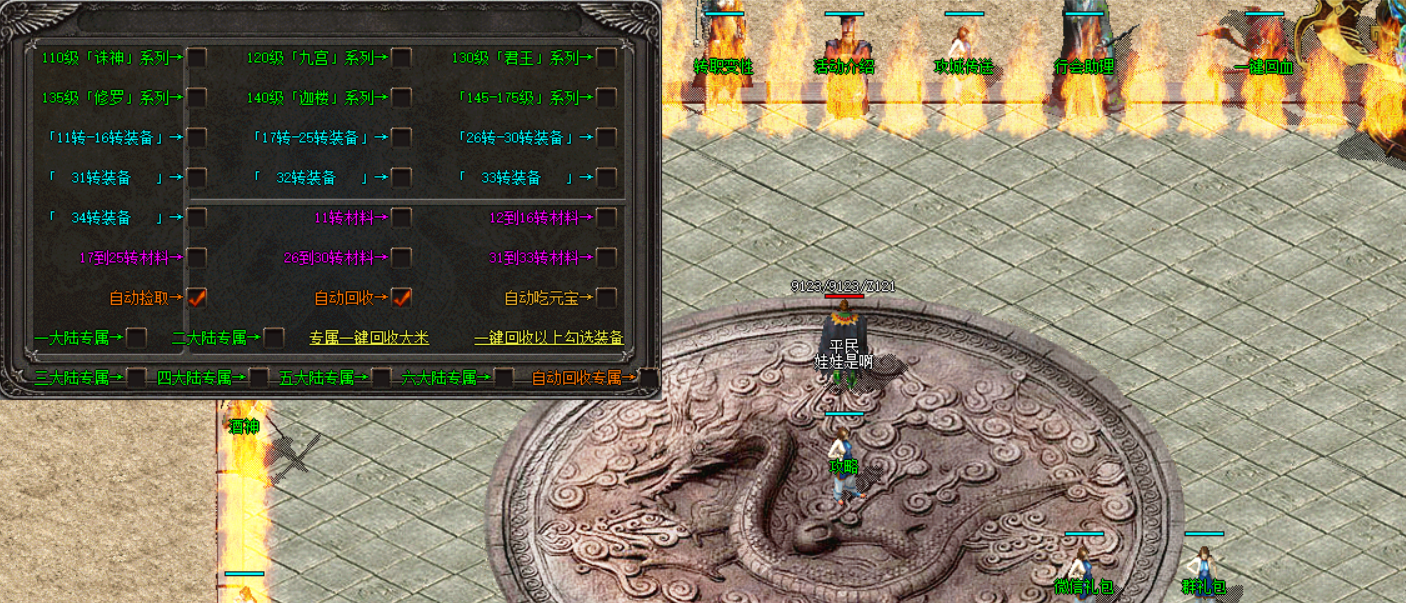1406x603 pixels.
Task: Tick the 140级「迦楼」系列 checkbox
Action: 401,98
